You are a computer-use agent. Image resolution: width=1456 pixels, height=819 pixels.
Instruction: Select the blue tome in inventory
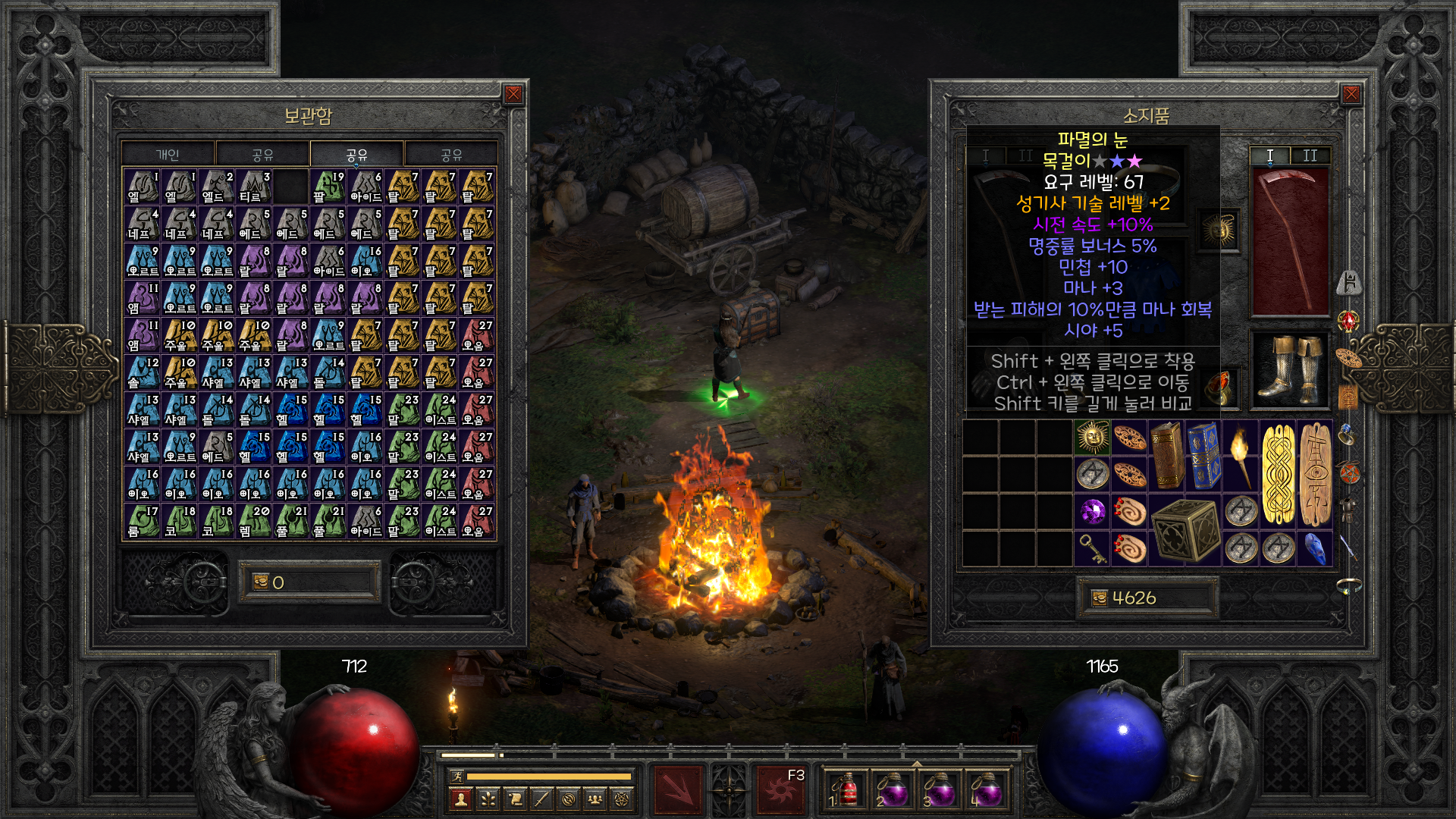1203,456
